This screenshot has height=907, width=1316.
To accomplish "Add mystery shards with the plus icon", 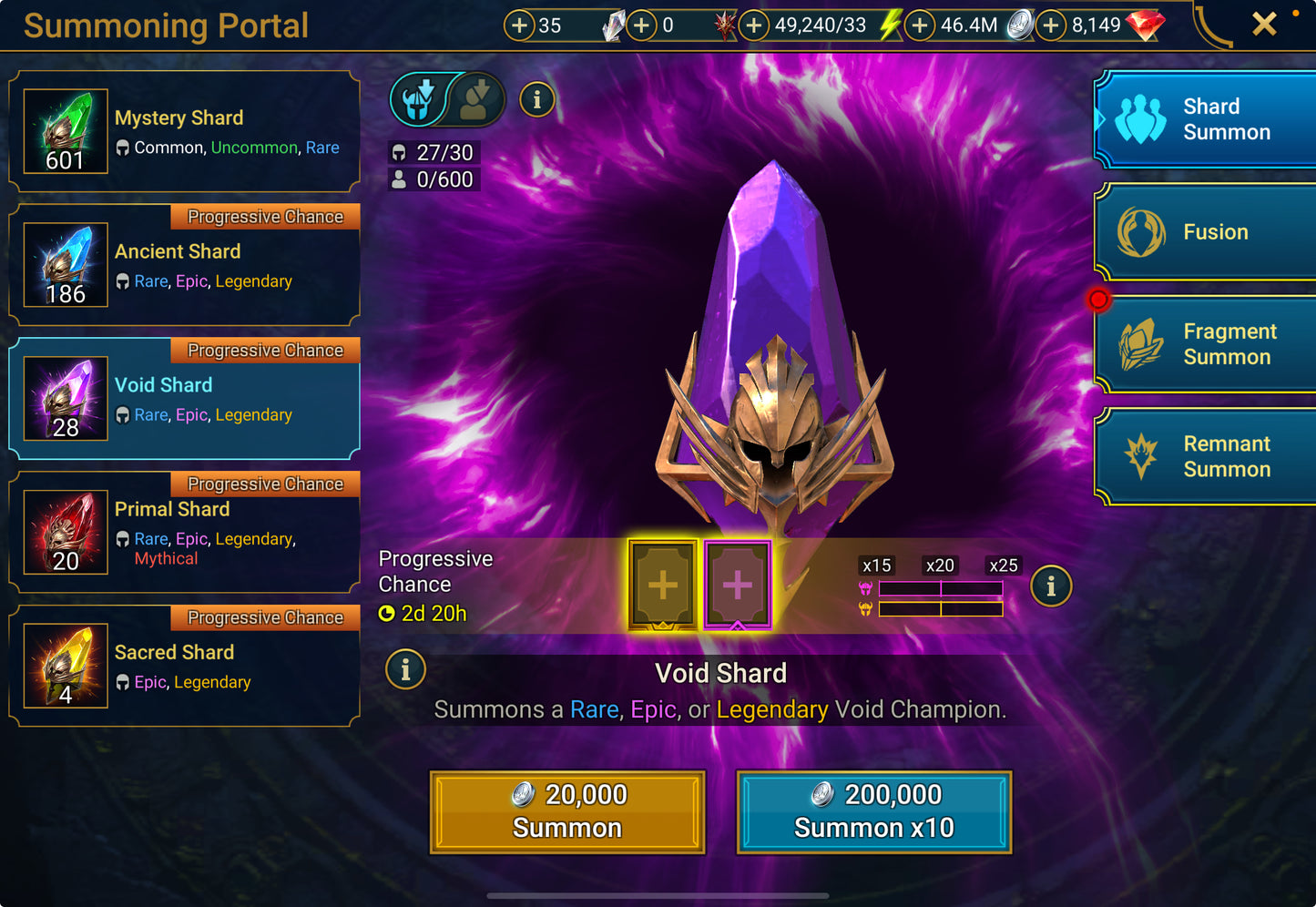I will pos(519,25).
